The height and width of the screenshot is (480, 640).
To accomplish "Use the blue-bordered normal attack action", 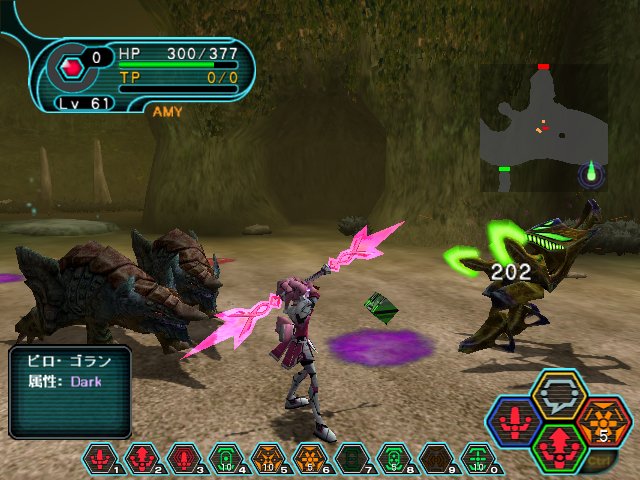I will (514, 420).
